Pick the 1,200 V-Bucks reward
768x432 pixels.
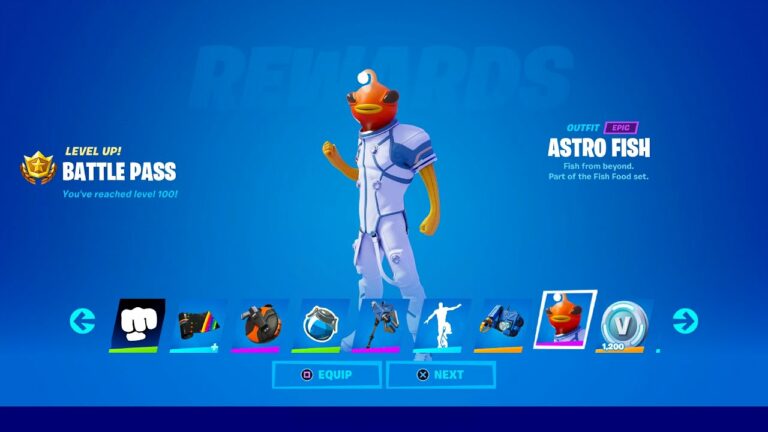[x=625, y=323]
